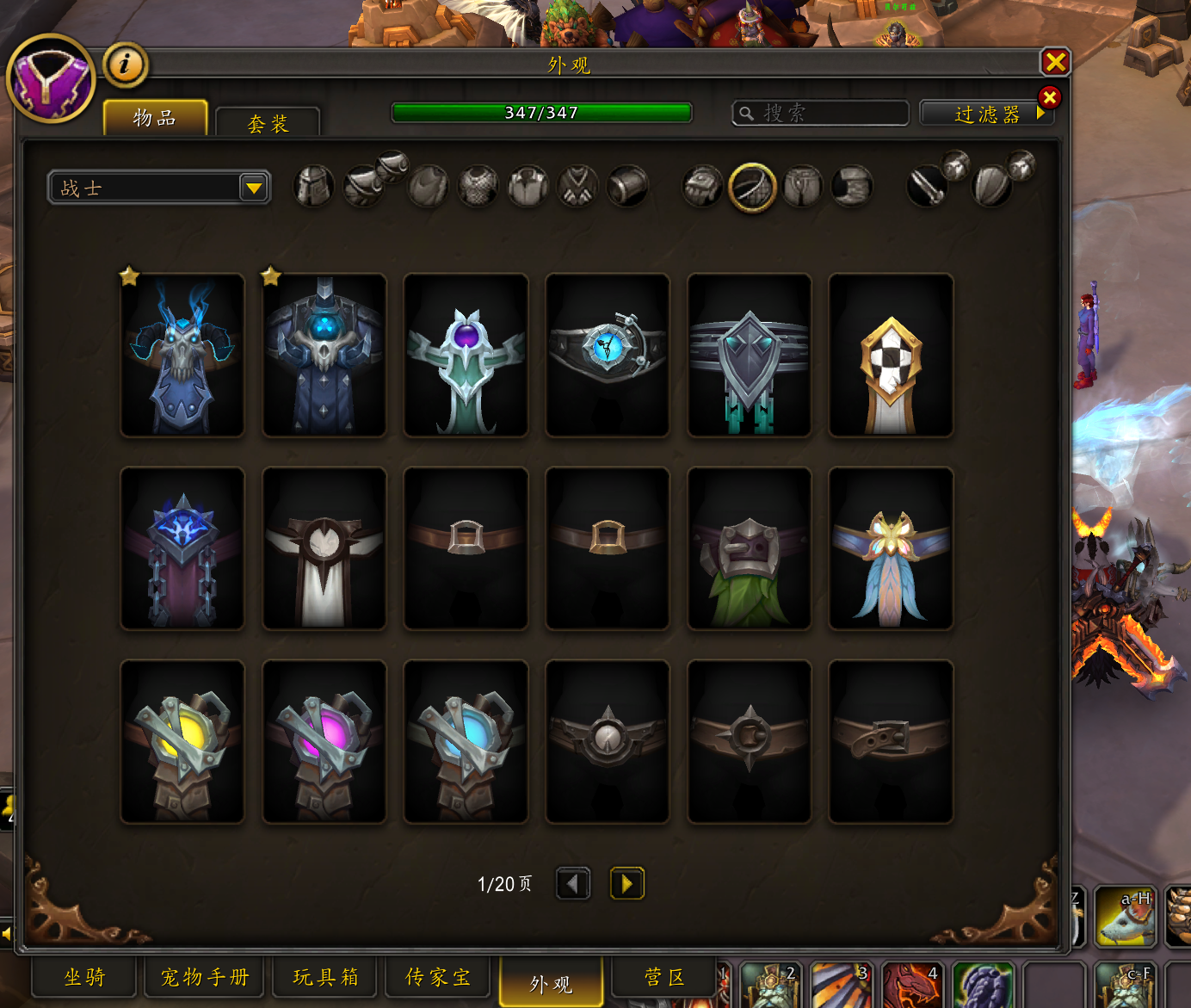Open the 坐骑 mounts tab
Screen dimensions: 1191x1008
click(84, 977)
